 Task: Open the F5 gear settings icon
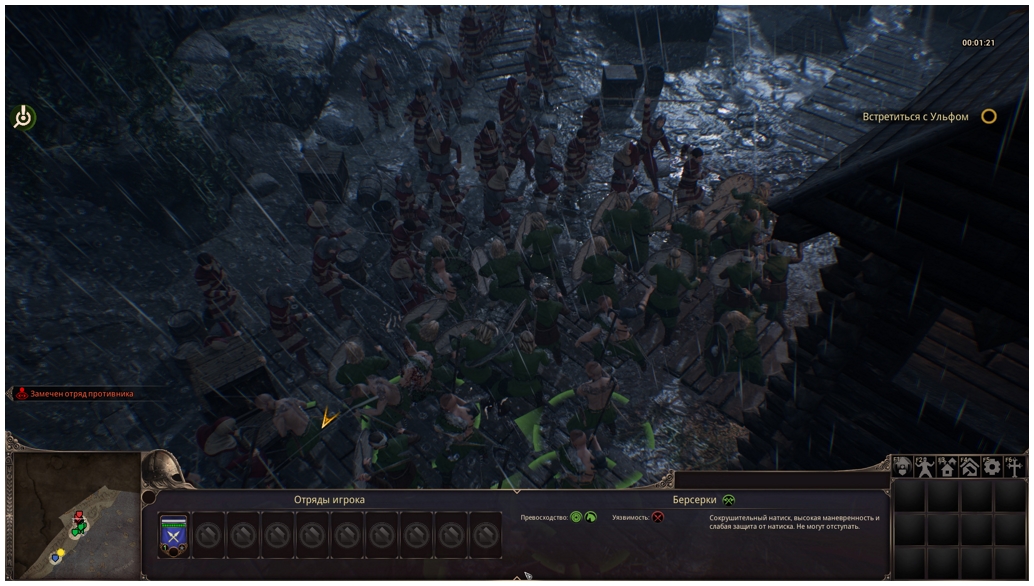[991, 466]
